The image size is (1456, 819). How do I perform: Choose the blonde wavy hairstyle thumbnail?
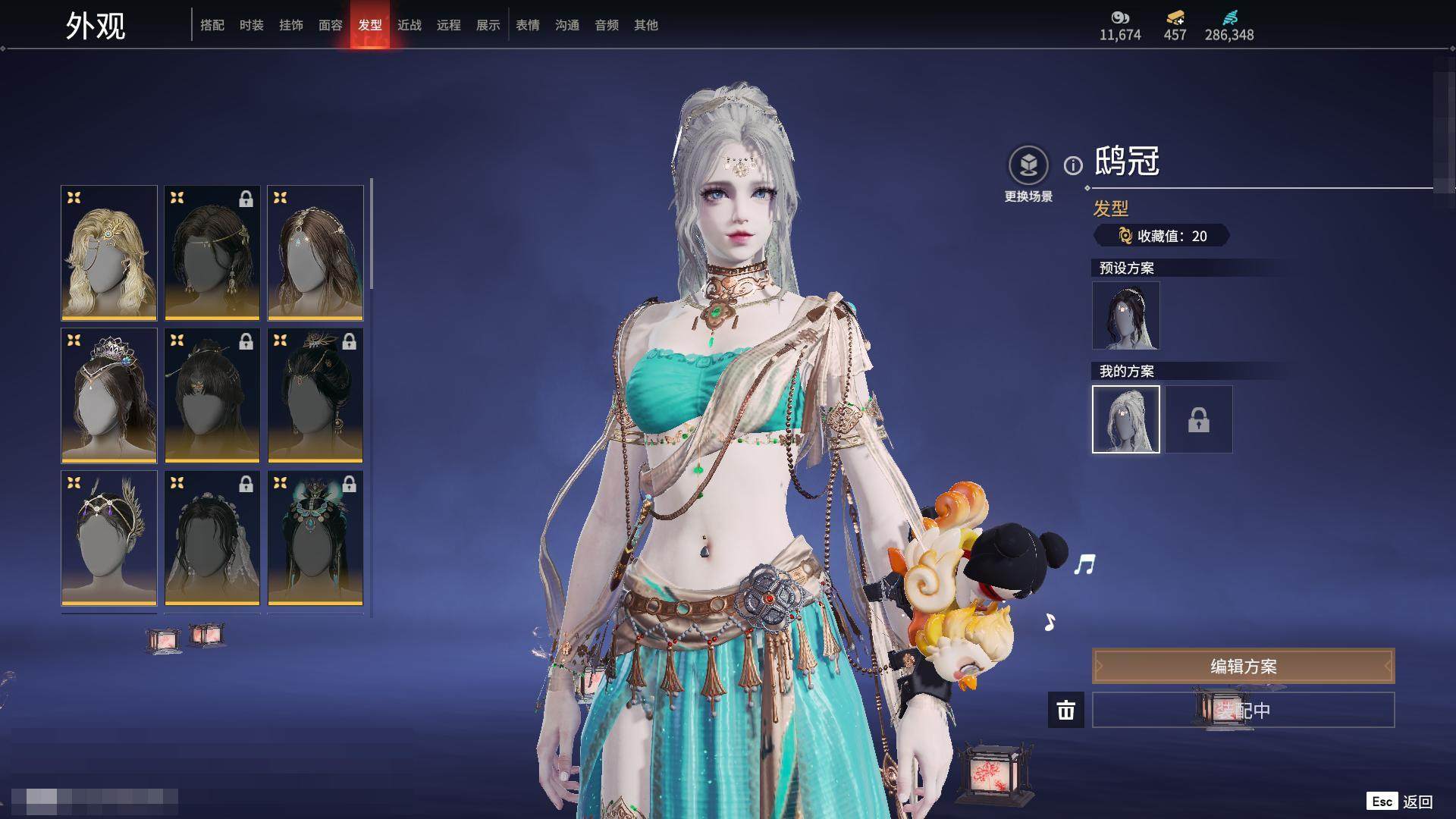109,253
